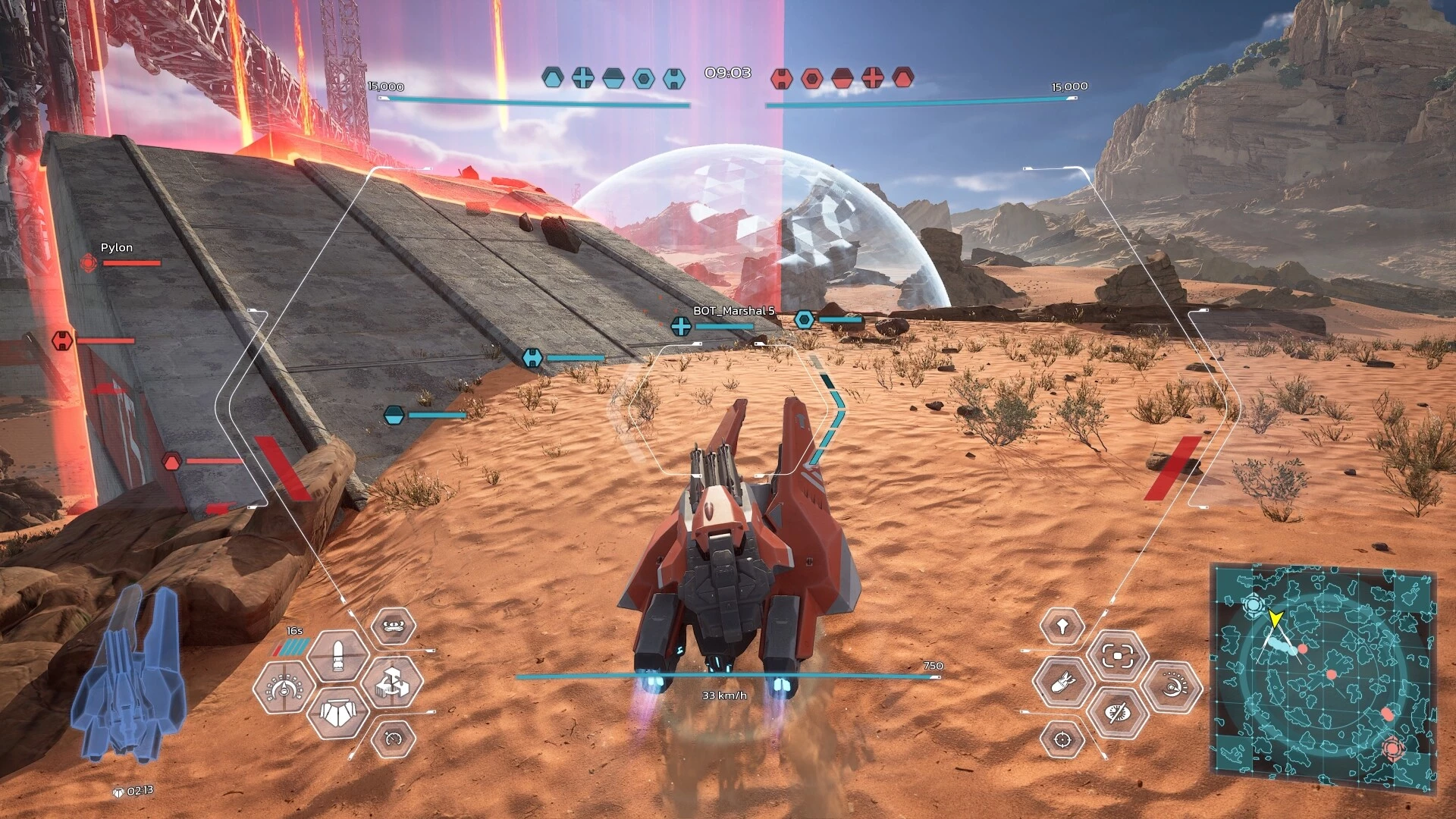Select the small upward arrow marker hexagon
This screenshot has width=1456, height=819.
tap(1062, 626)
